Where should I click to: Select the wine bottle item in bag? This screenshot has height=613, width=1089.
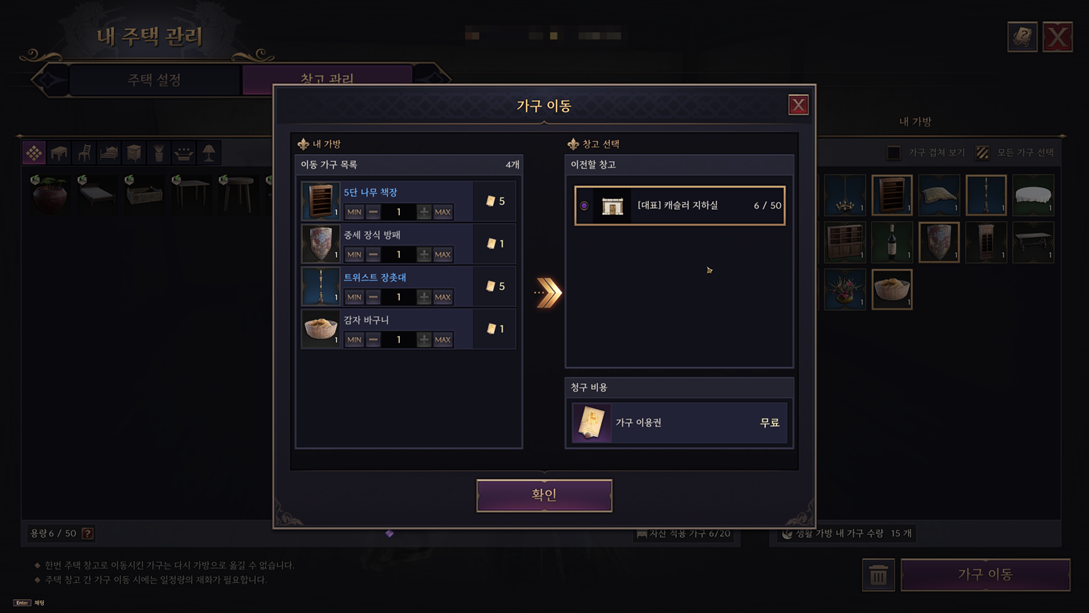click(x=892, y=242)
